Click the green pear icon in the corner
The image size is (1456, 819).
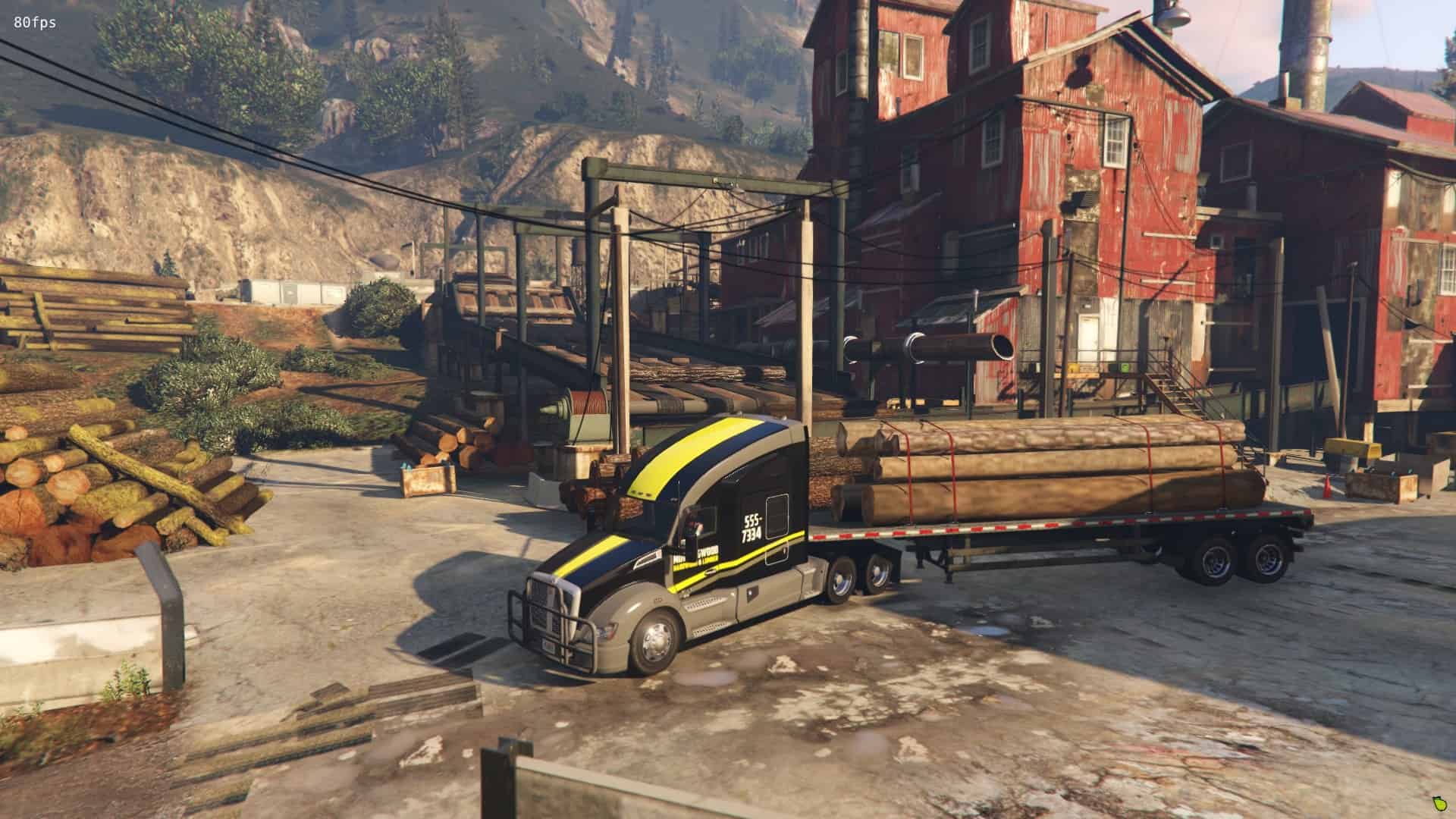coord(1439,803)
